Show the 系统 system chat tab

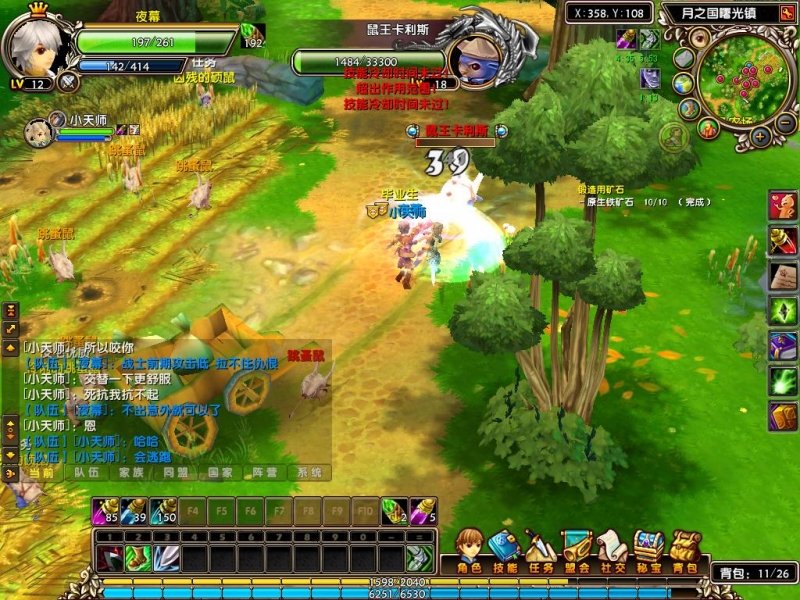310,472
